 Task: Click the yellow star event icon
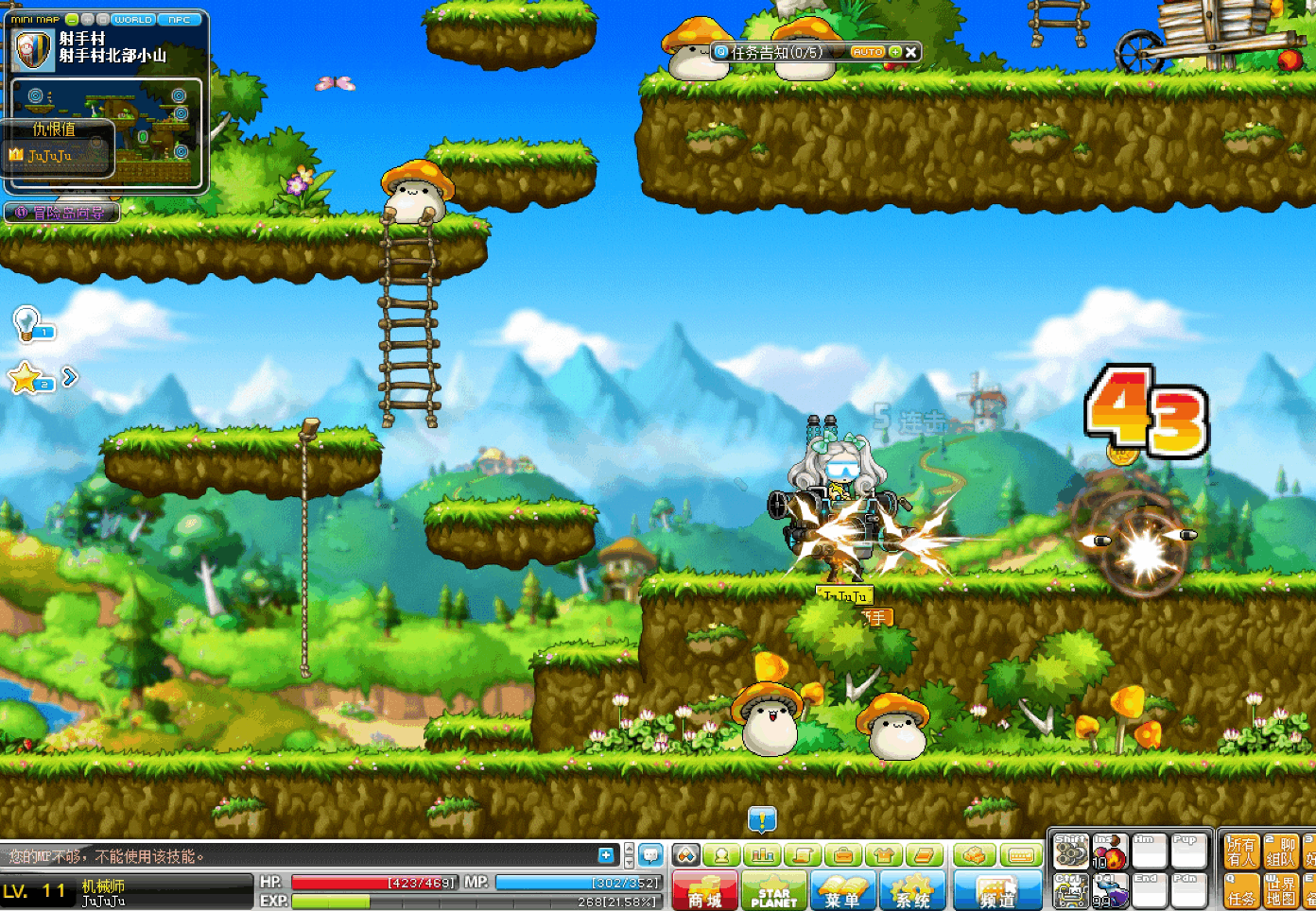26,378
